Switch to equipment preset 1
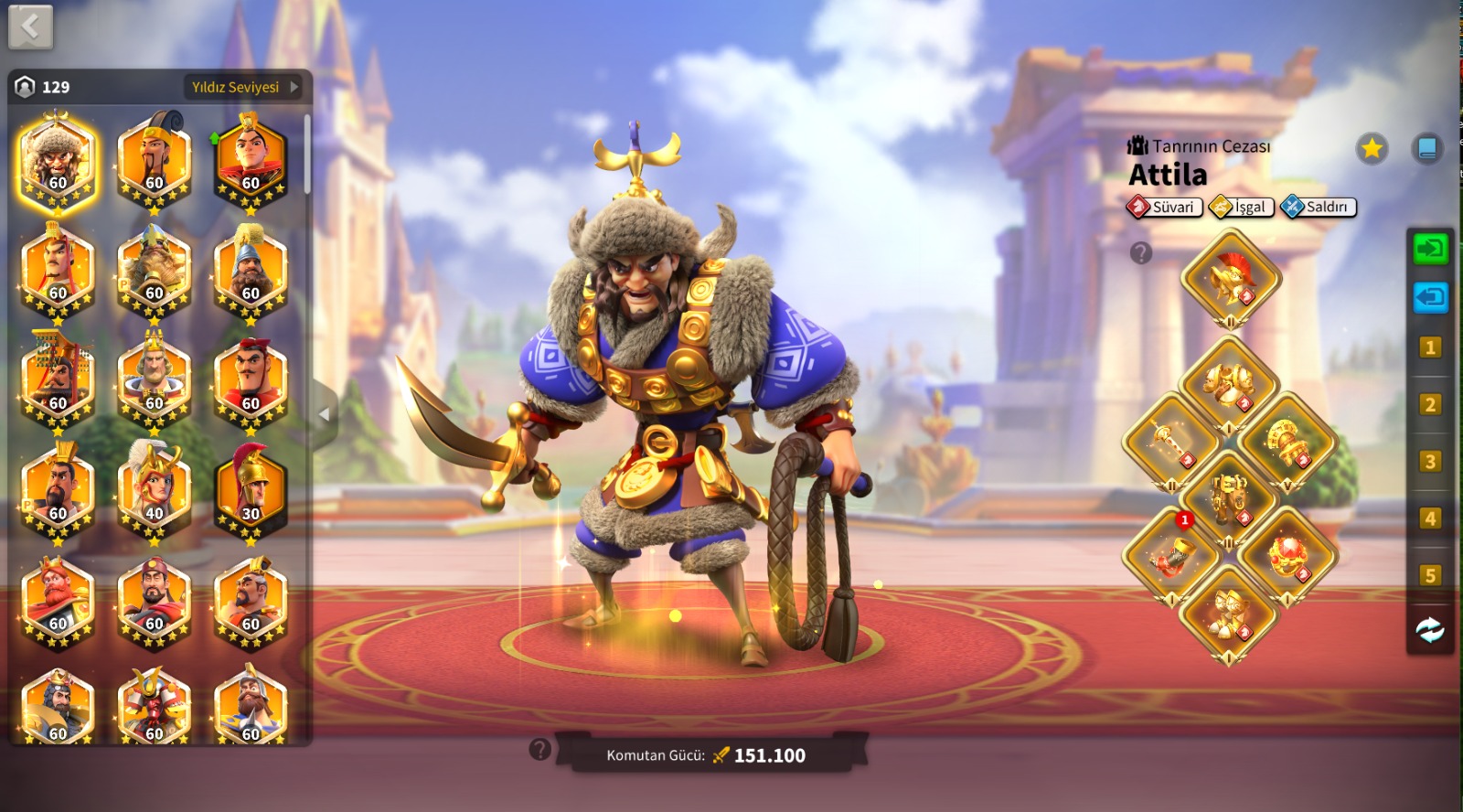Screen dimensions: 1463x812 point(1430,347)
